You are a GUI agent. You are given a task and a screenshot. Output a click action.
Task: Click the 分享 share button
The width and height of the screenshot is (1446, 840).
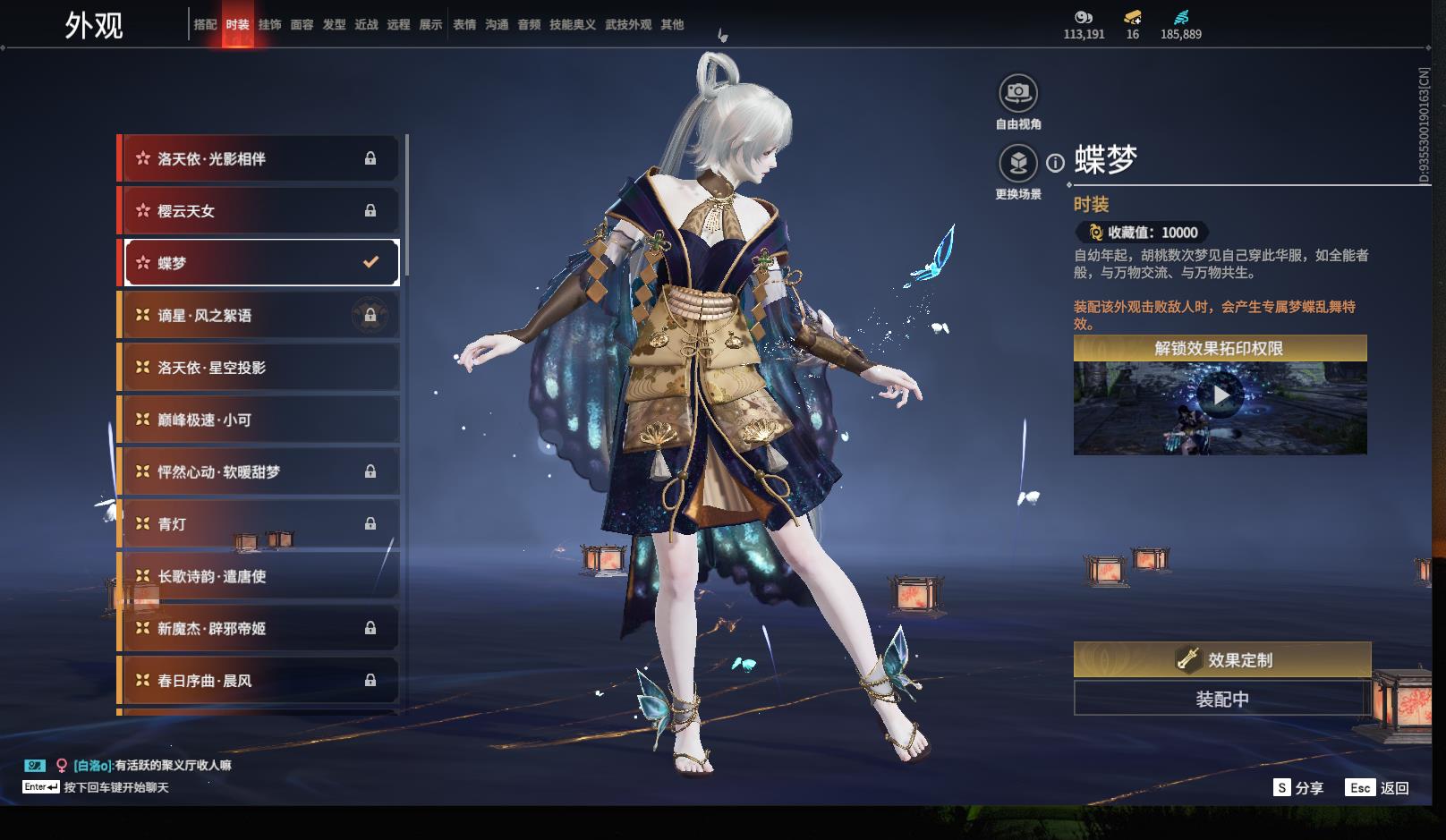[1298, 788]
